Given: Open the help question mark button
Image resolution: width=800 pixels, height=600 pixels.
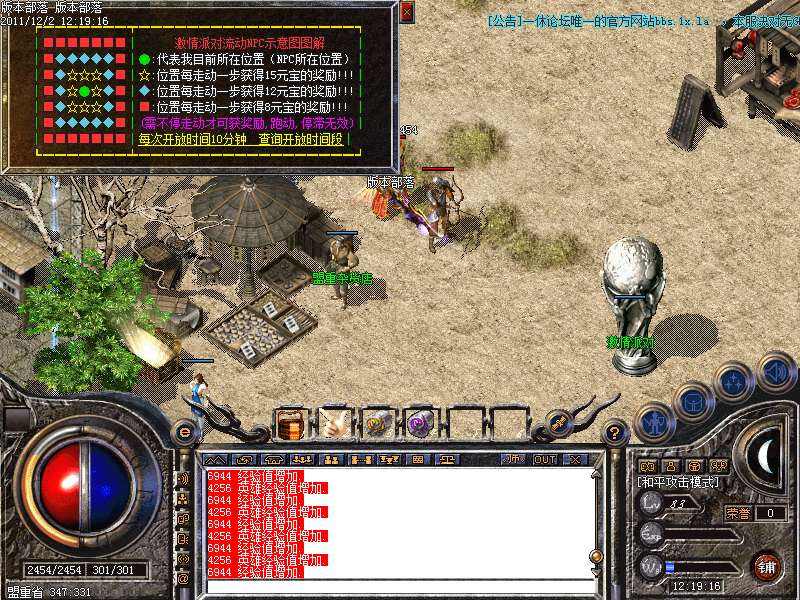Looking at the screenshot, I should pyautogui.click(x=616, y=432).
